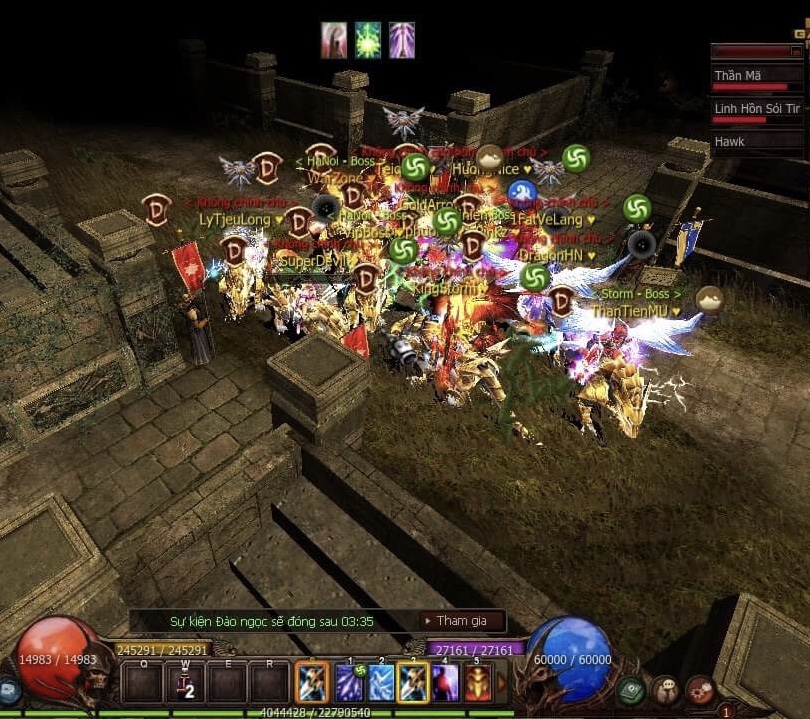Select the highlighted skill in slot 3
810x719 pixels.
tap(413, 683)
